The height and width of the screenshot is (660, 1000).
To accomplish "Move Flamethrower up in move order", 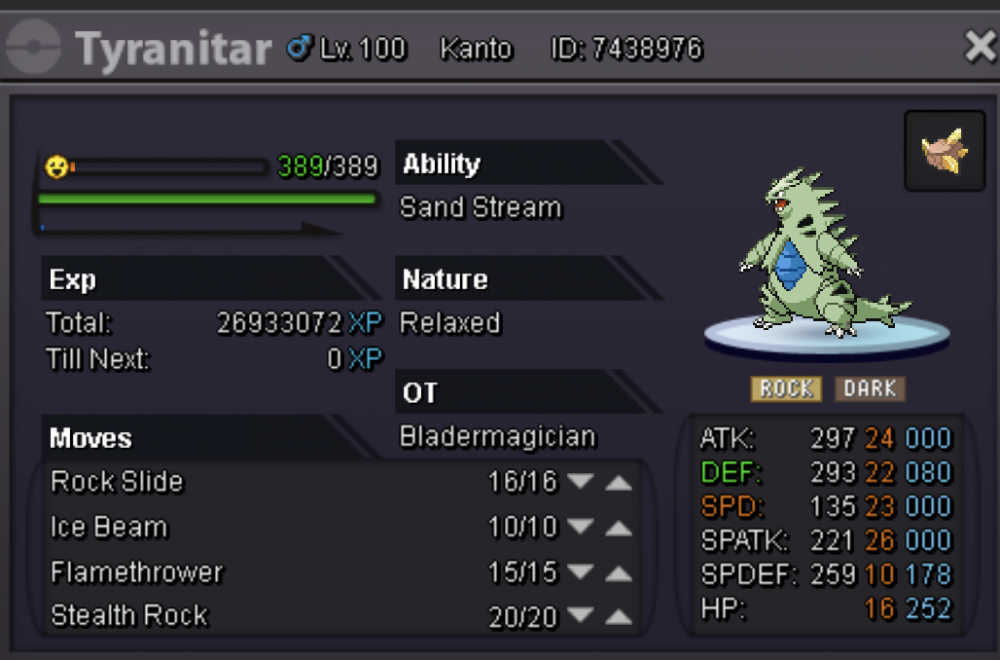I will click(619, 573).
